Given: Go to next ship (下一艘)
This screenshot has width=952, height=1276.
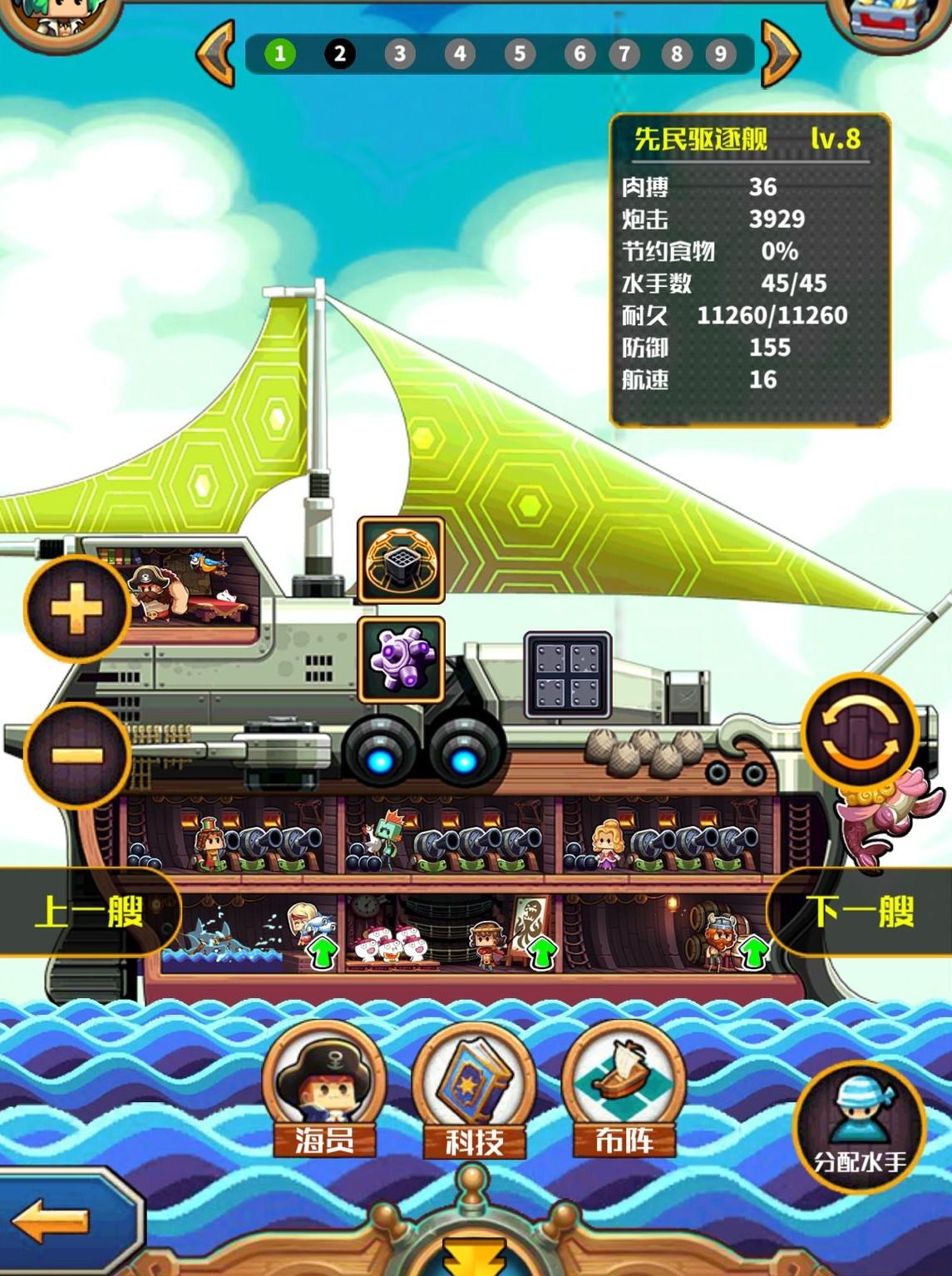Looking at the screenshot, I should point(861,912).
